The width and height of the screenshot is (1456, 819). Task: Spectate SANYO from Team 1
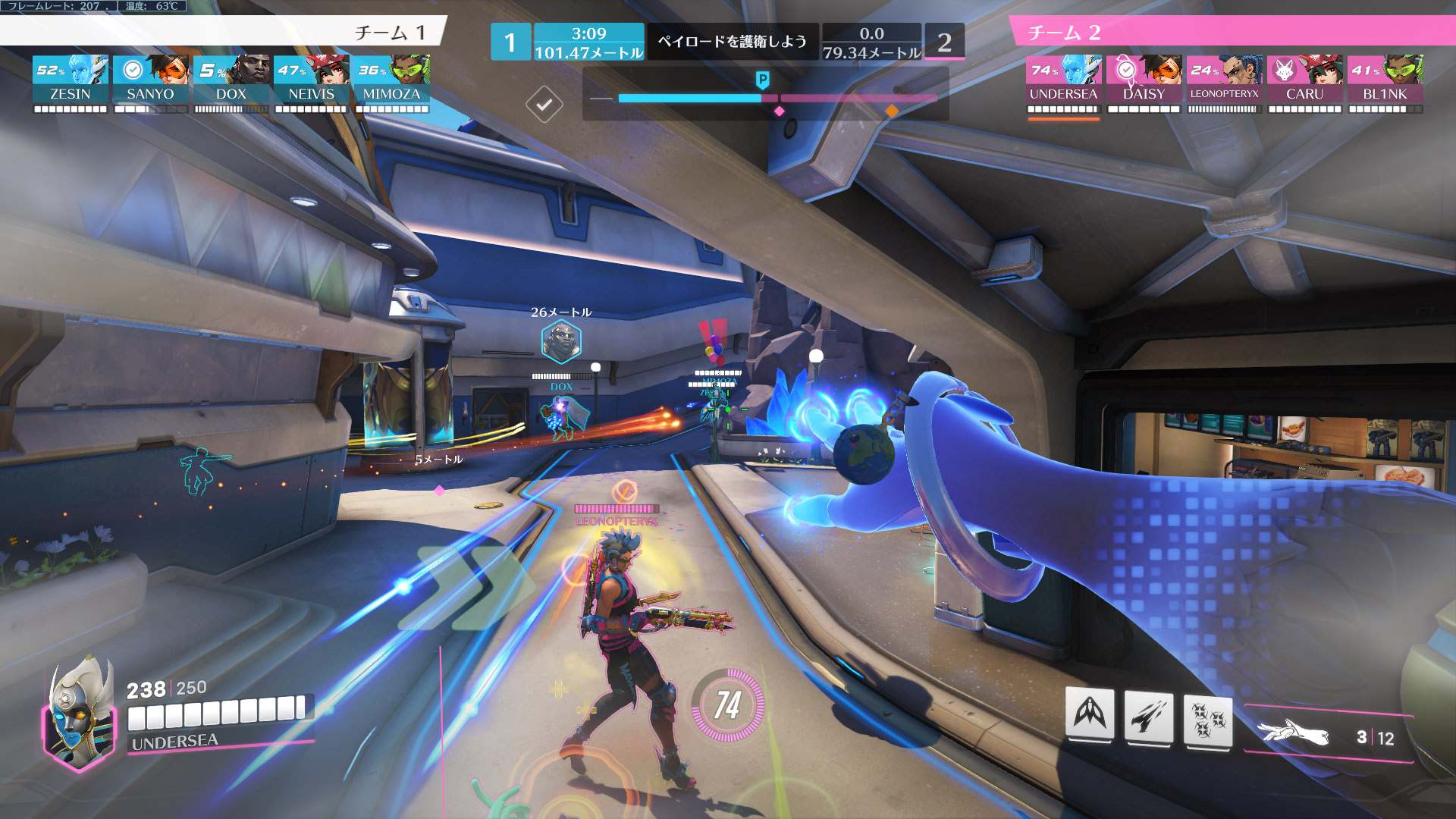[150, 79]
